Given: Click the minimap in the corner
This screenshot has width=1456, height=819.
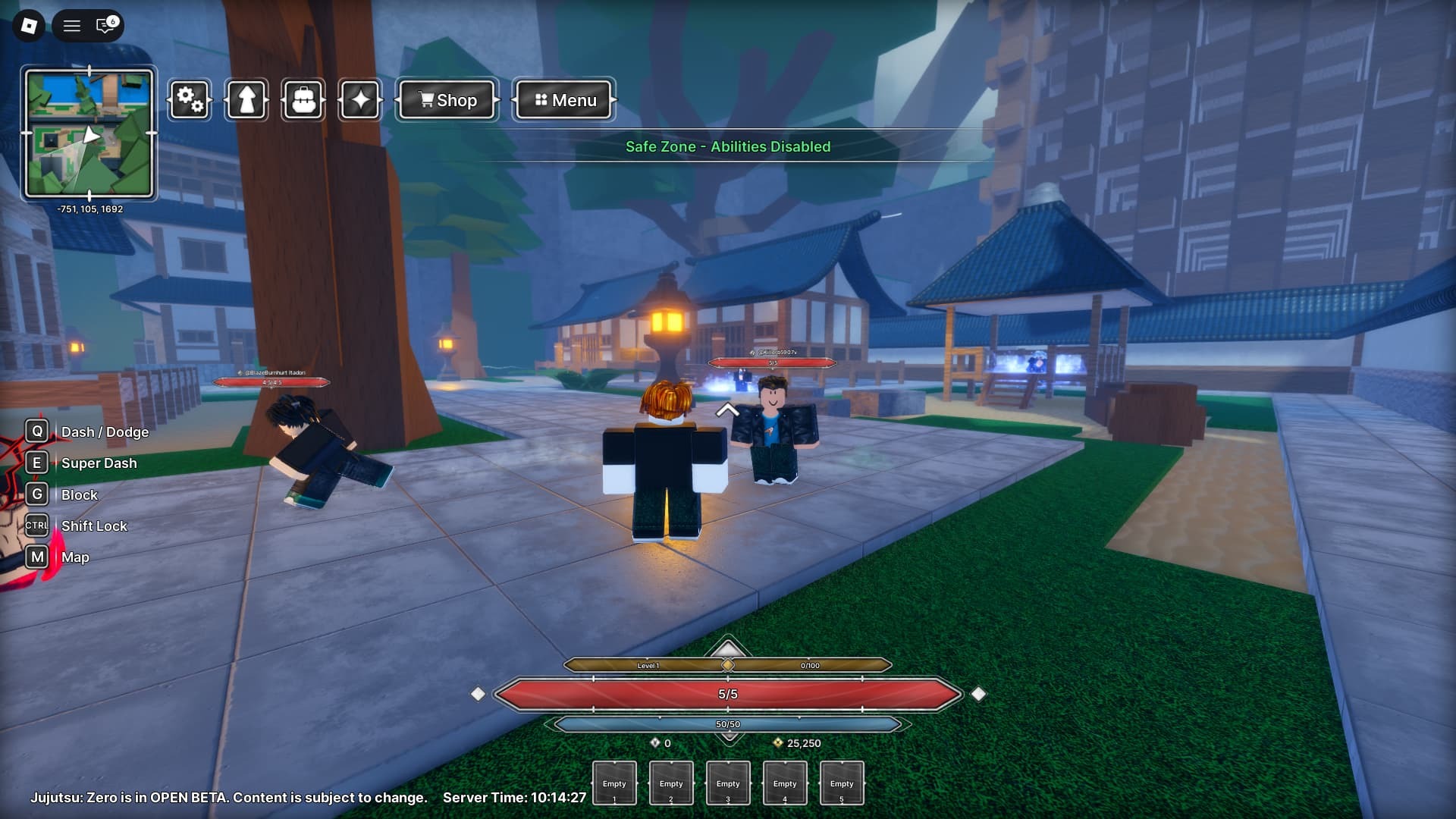Looking at the screenshot, I should click(89, 134).
